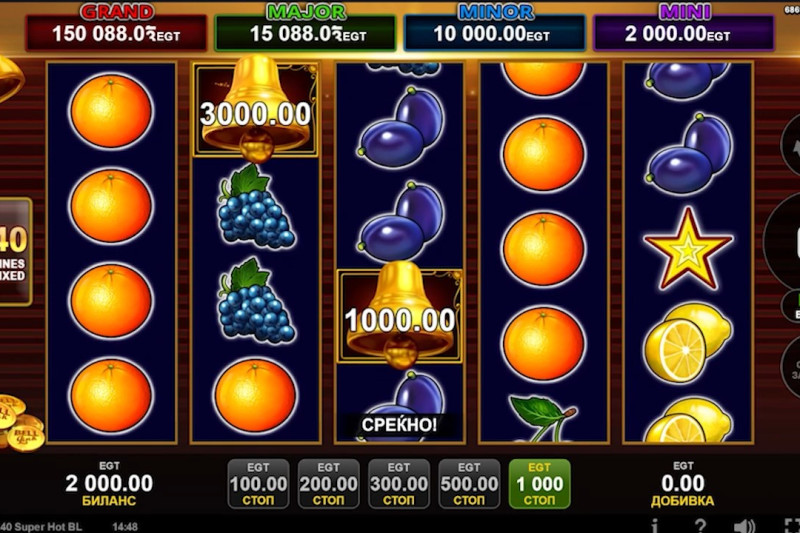View the MAJOR jackpot panel

tap(305, 28)
